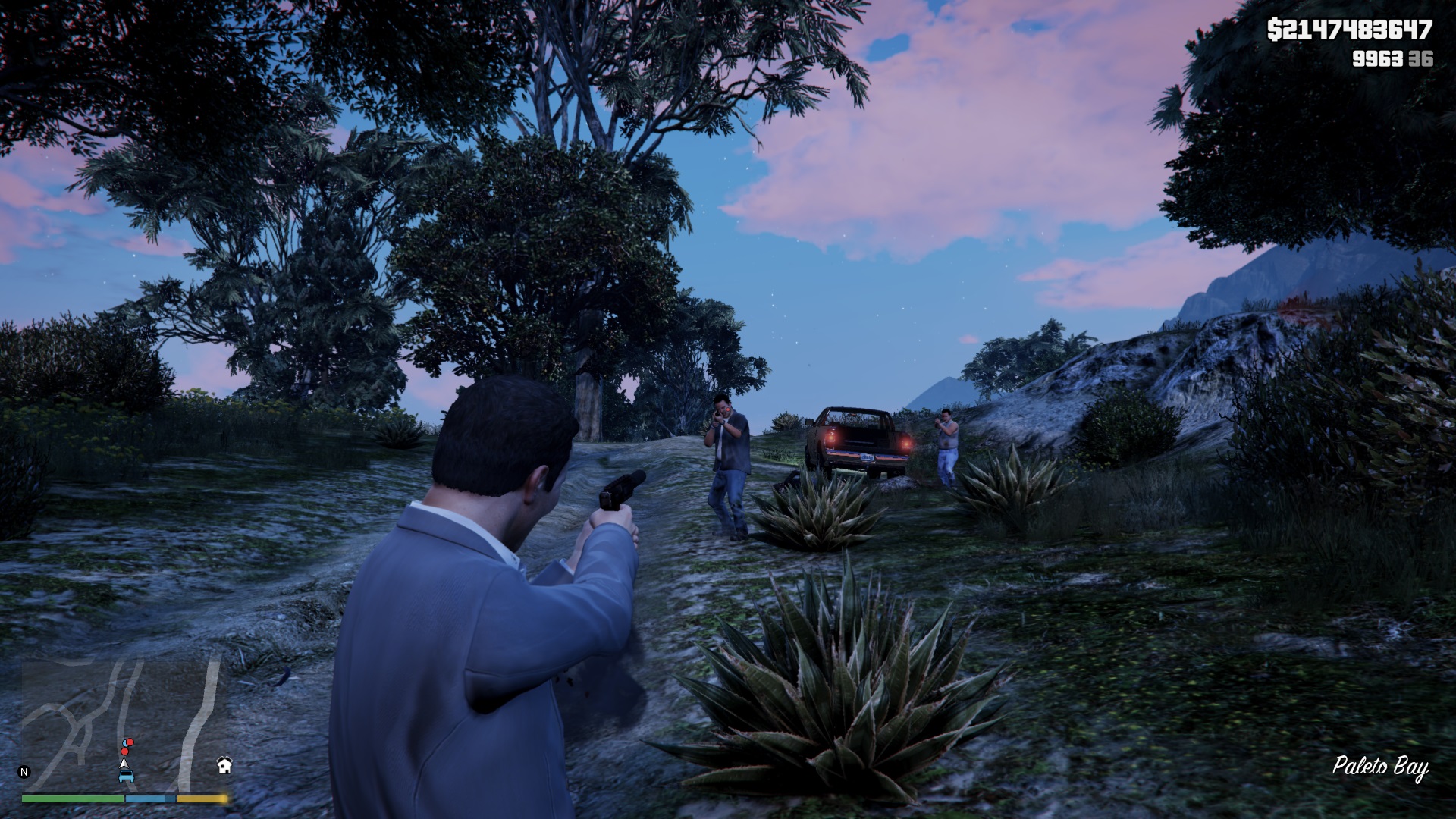Click the North compass indicator on minimap

click(x=24, y=771)
